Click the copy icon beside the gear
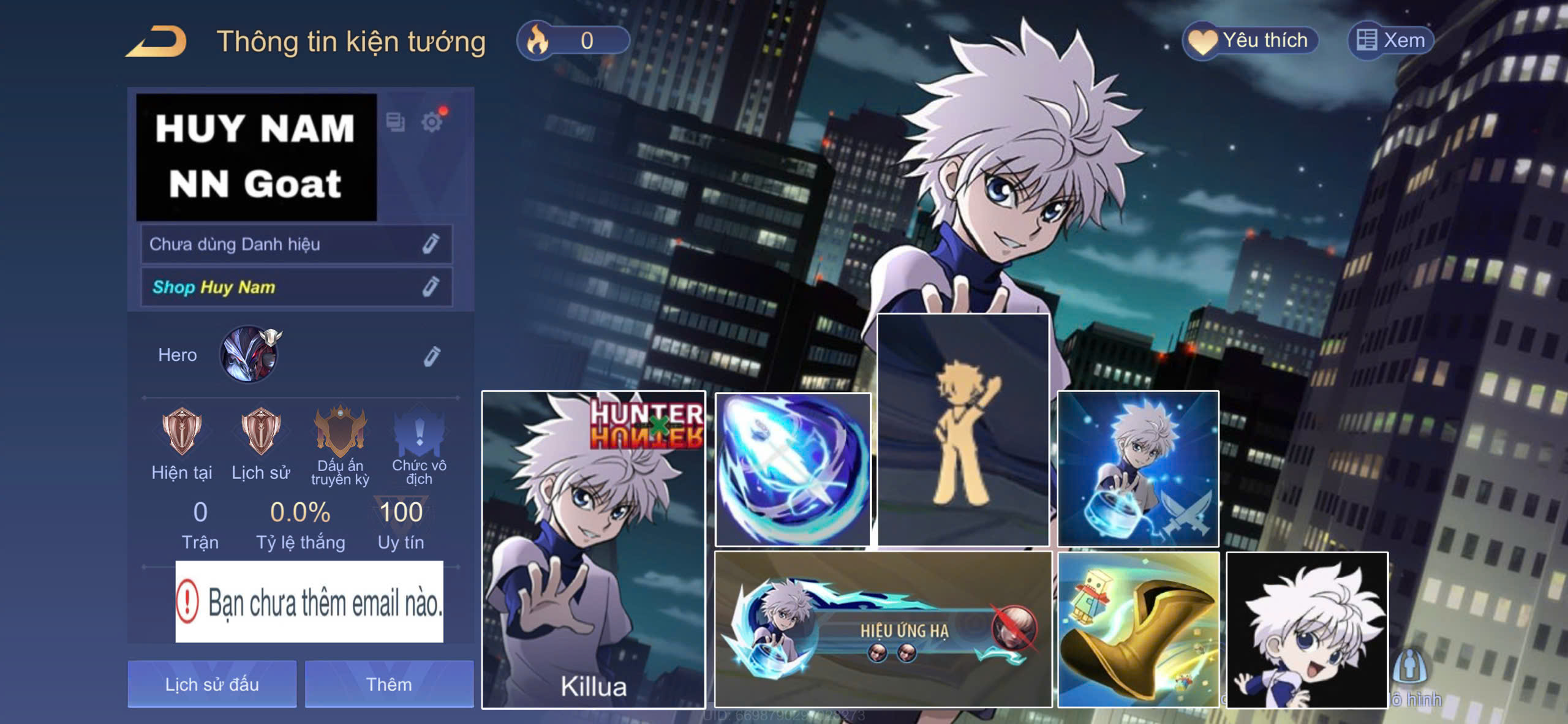 [x=395, y=122]
